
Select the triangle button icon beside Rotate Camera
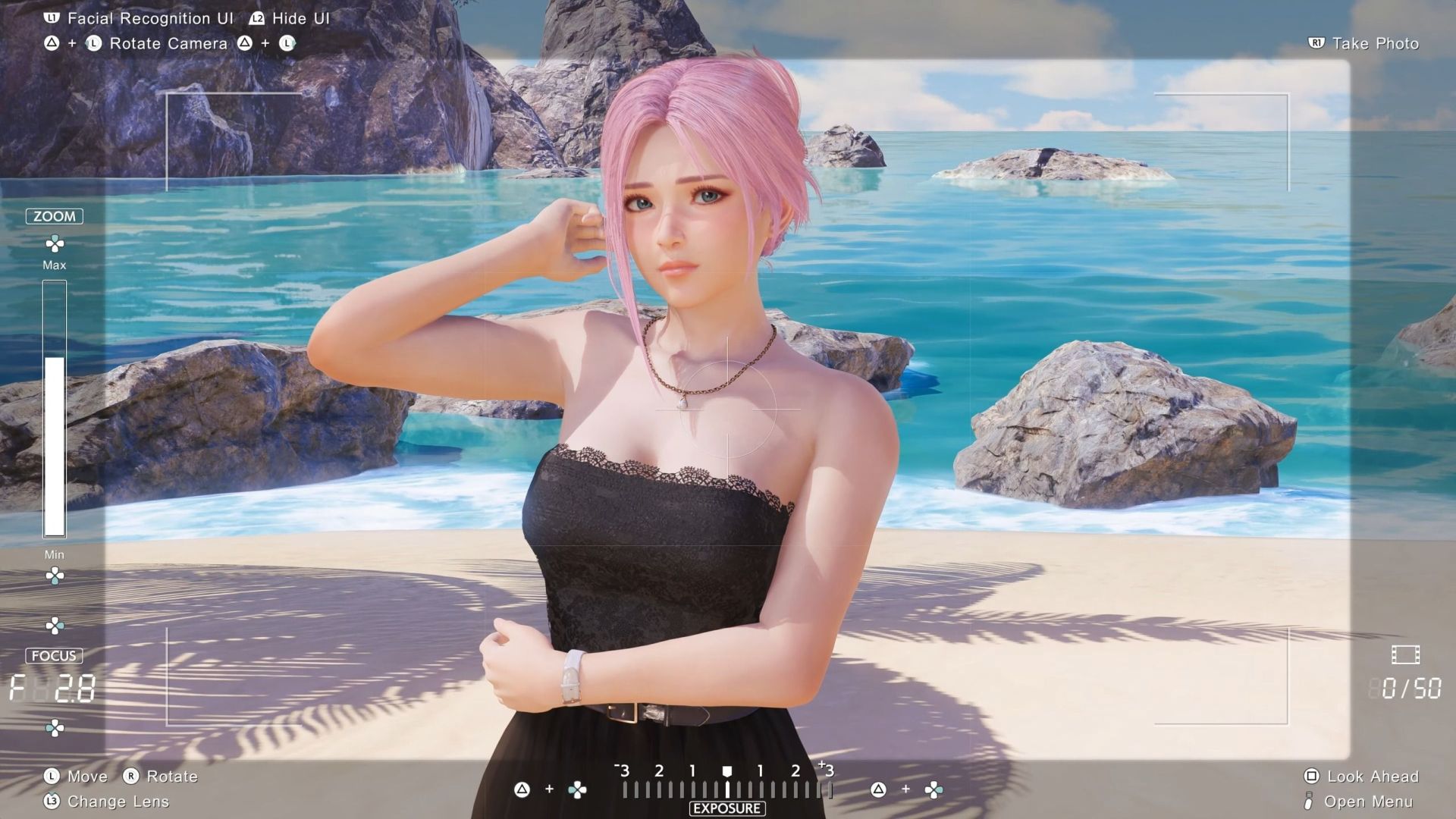[x=50, y=43]
